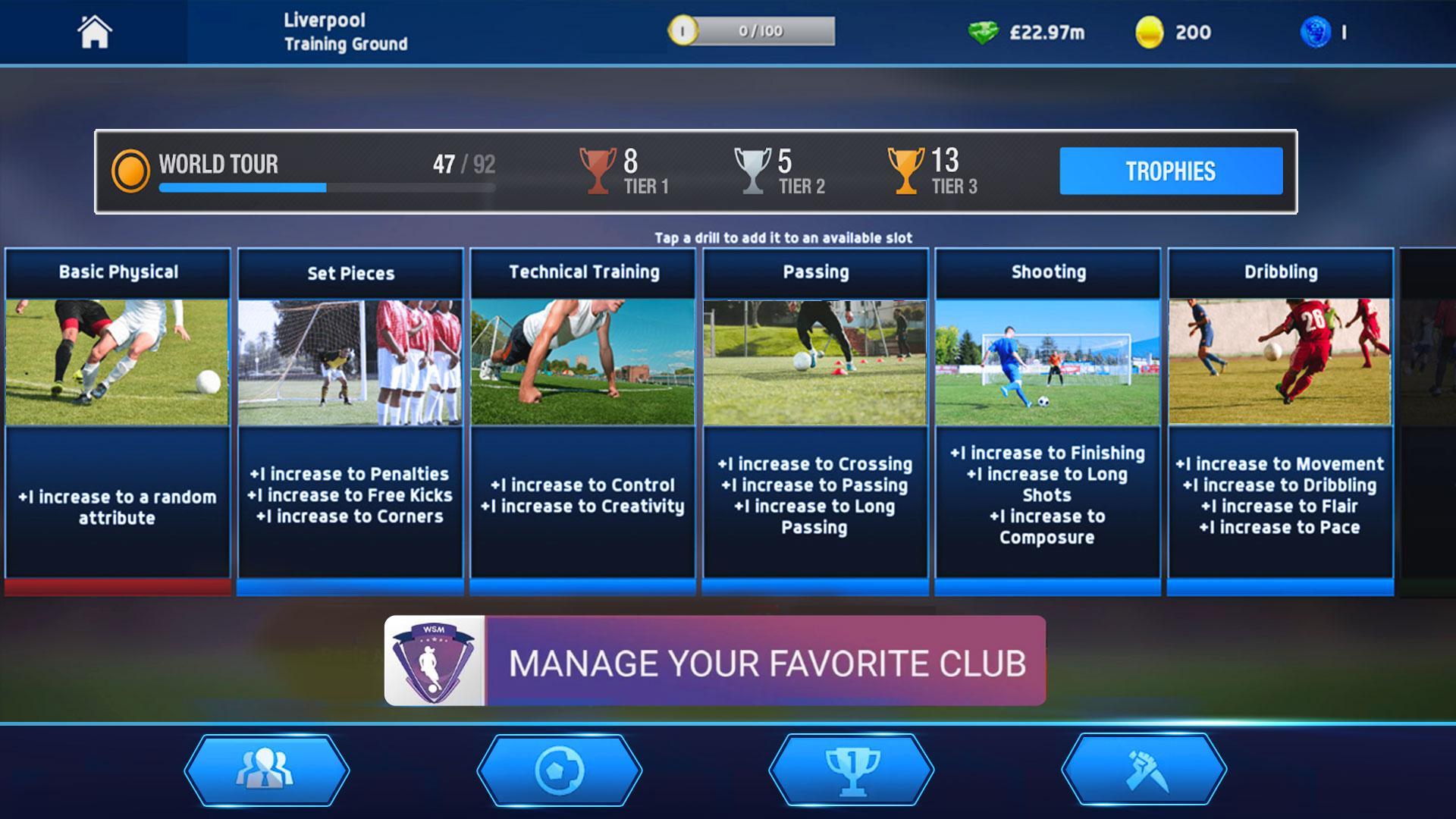Tap the green gem currency icon
The image size is (1456, 819).
point(984,33)
